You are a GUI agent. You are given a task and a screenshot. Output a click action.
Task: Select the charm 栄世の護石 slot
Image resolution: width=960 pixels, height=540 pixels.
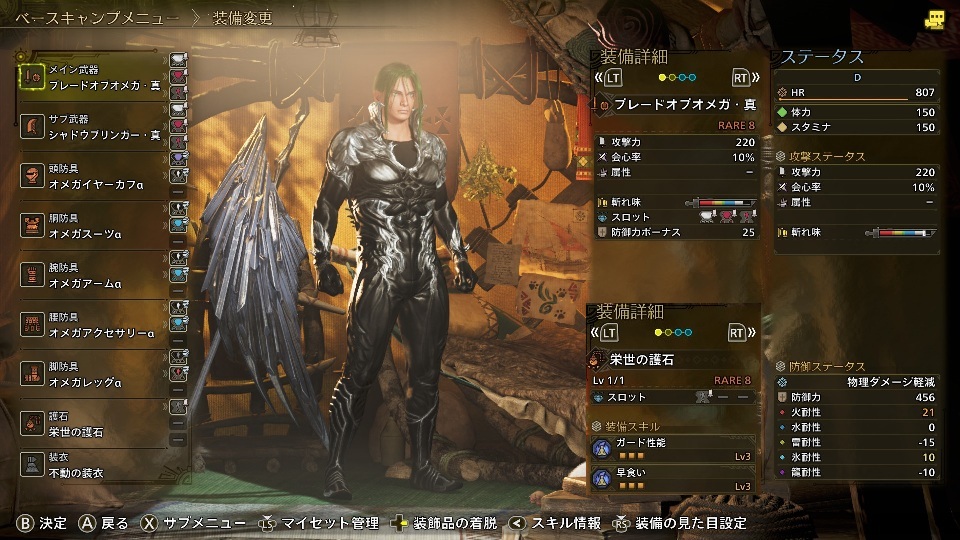click(x=93, y=423)
